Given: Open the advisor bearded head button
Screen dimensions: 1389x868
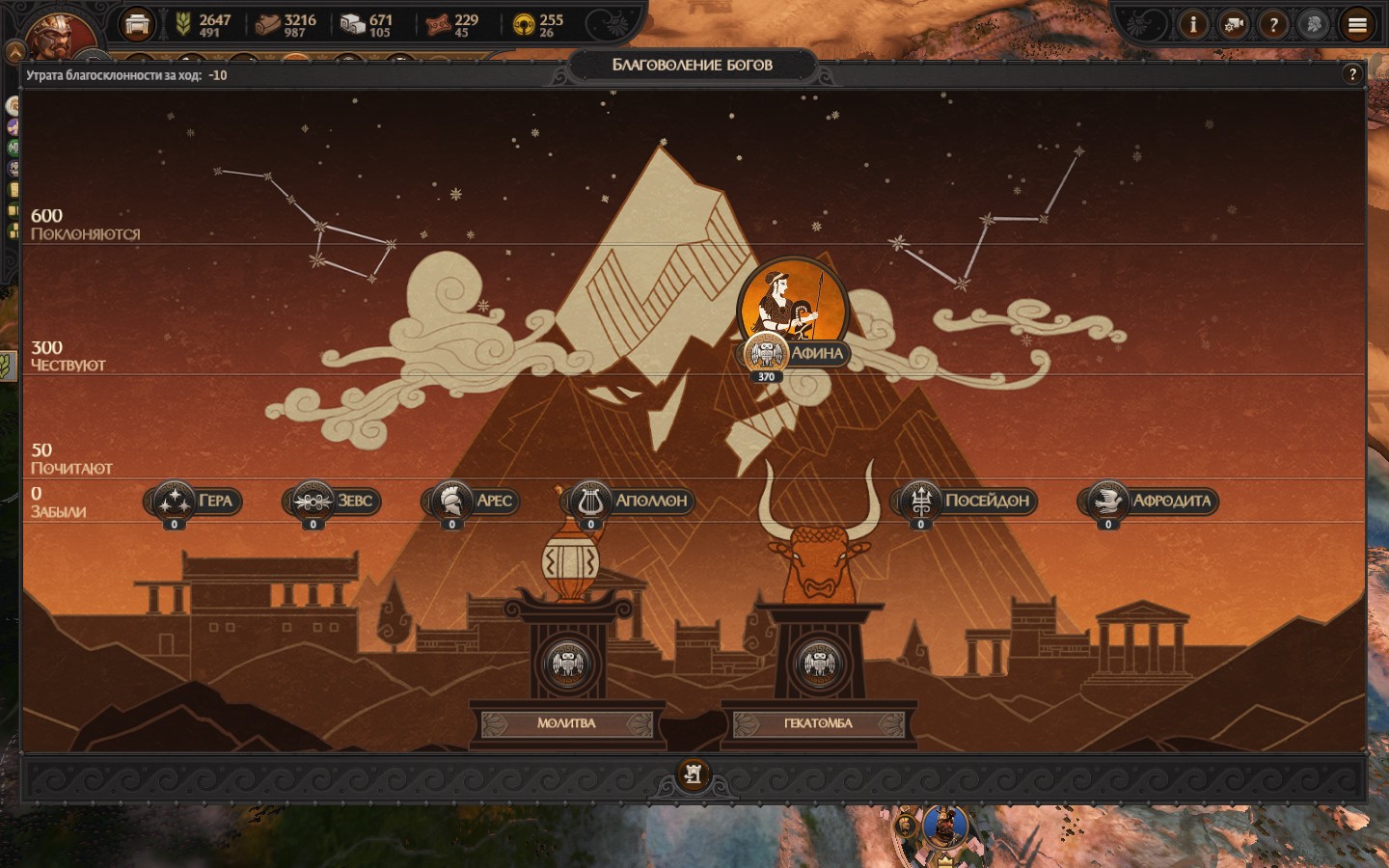Looking at the screenshot, I should pos(1313,25).
